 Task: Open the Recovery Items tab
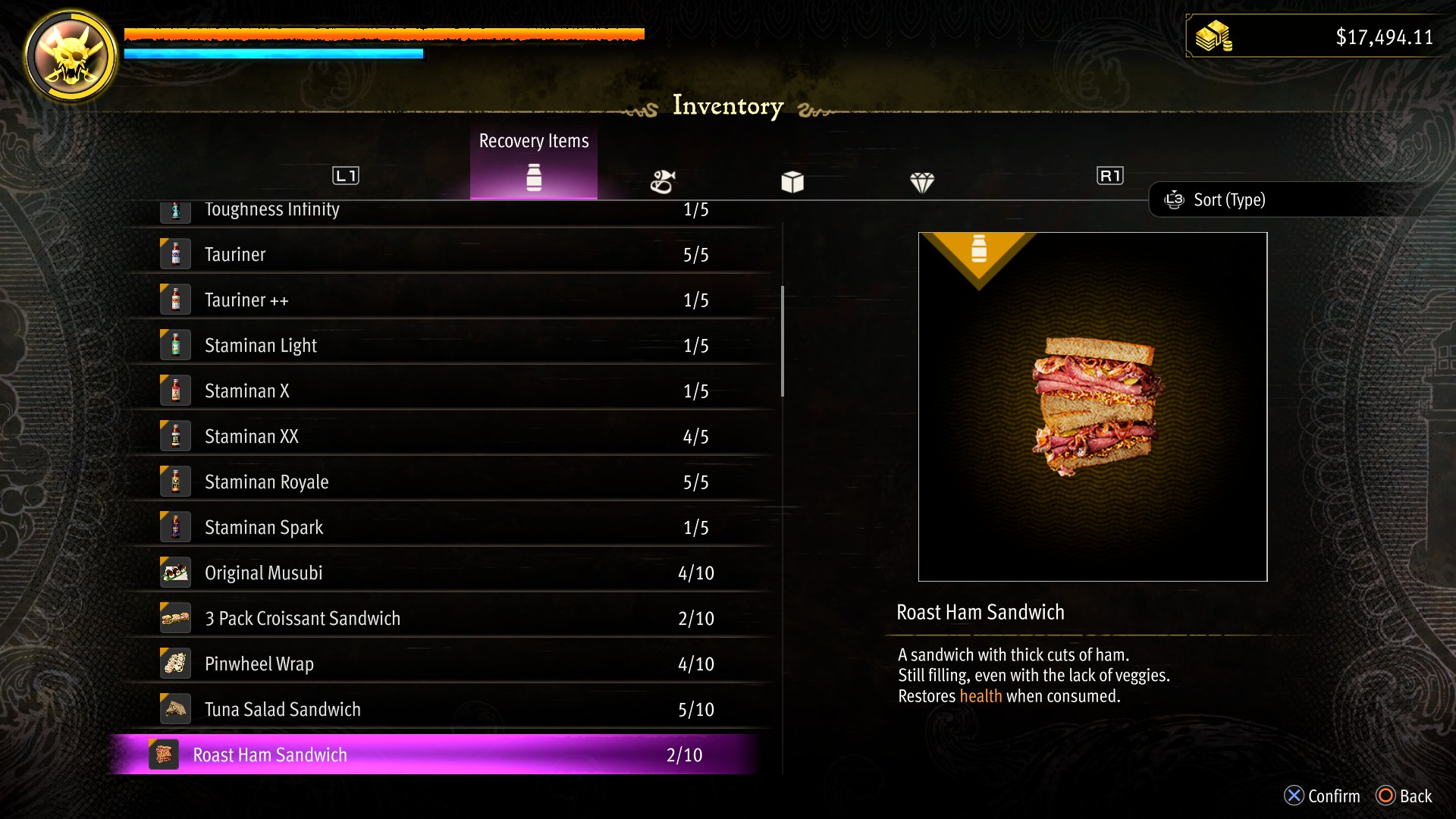534,163
